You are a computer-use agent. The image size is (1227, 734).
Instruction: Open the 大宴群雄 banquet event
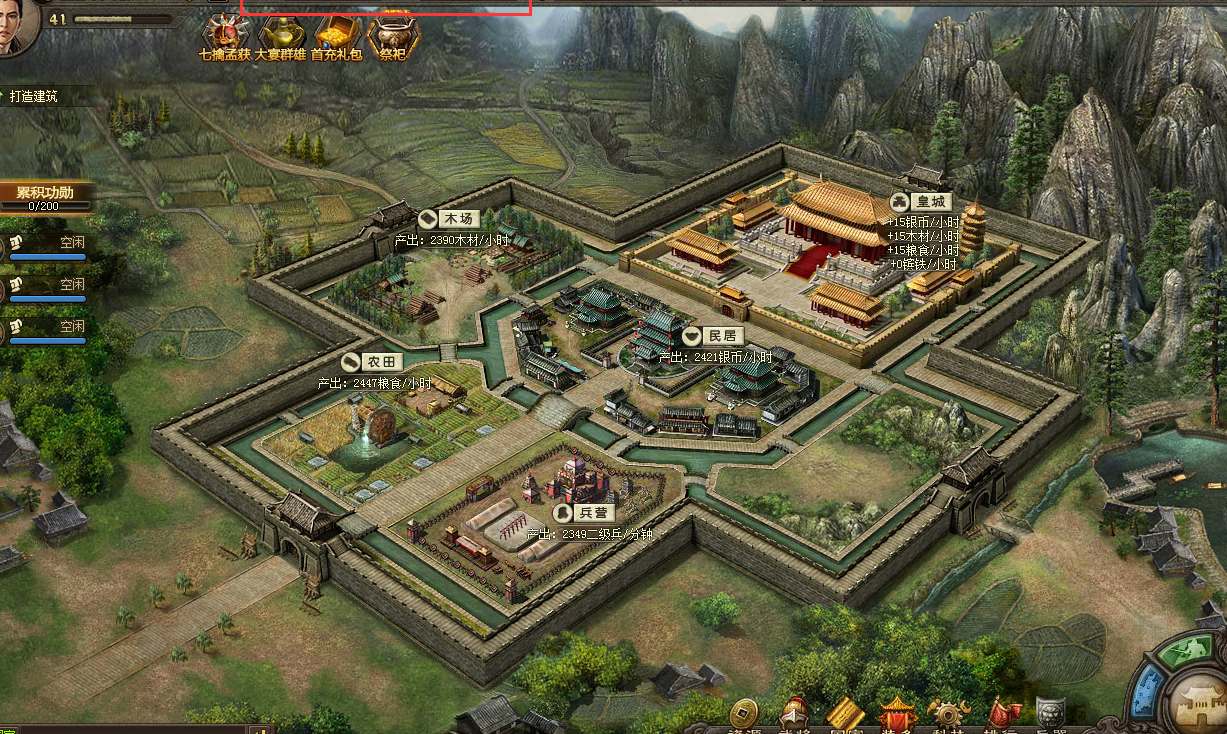coord(280,36)
